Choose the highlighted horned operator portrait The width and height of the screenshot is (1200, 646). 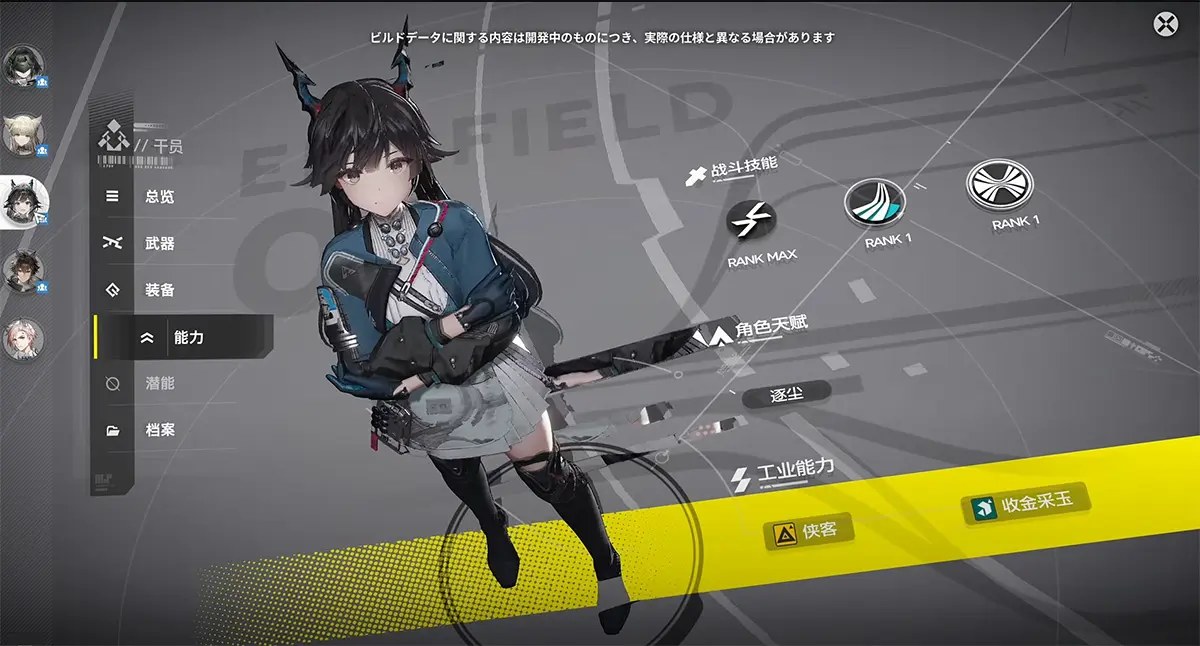pyautogui.click(x=22, y=203)
